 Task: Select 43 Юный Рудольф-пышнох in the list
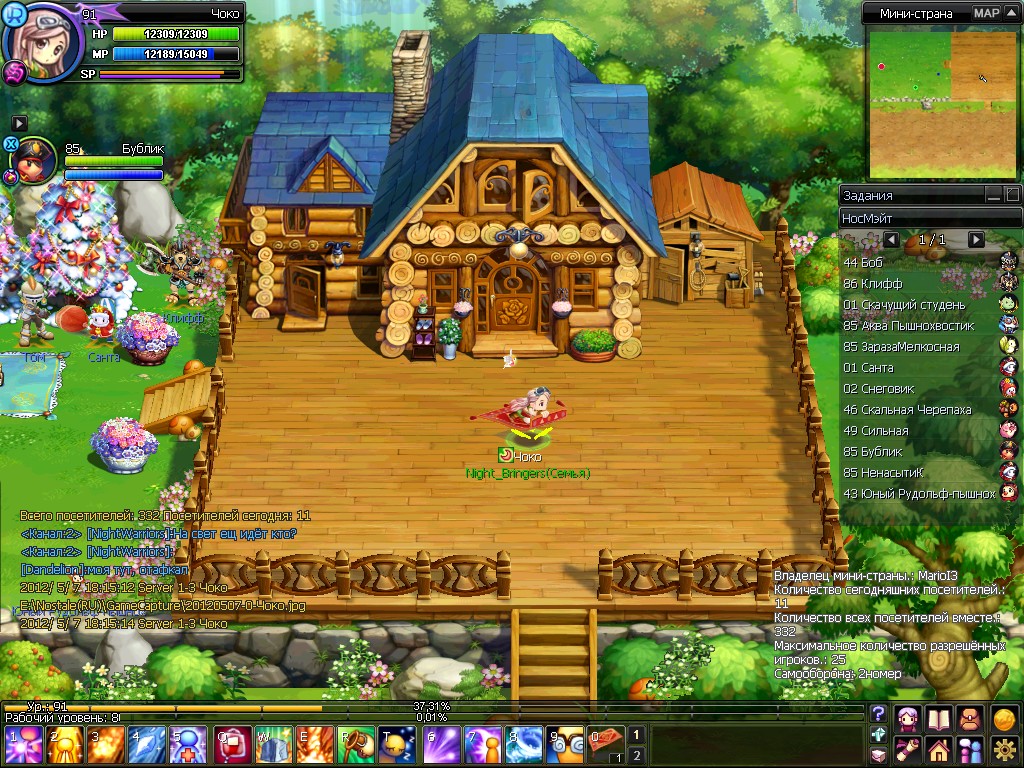[919, 493]
